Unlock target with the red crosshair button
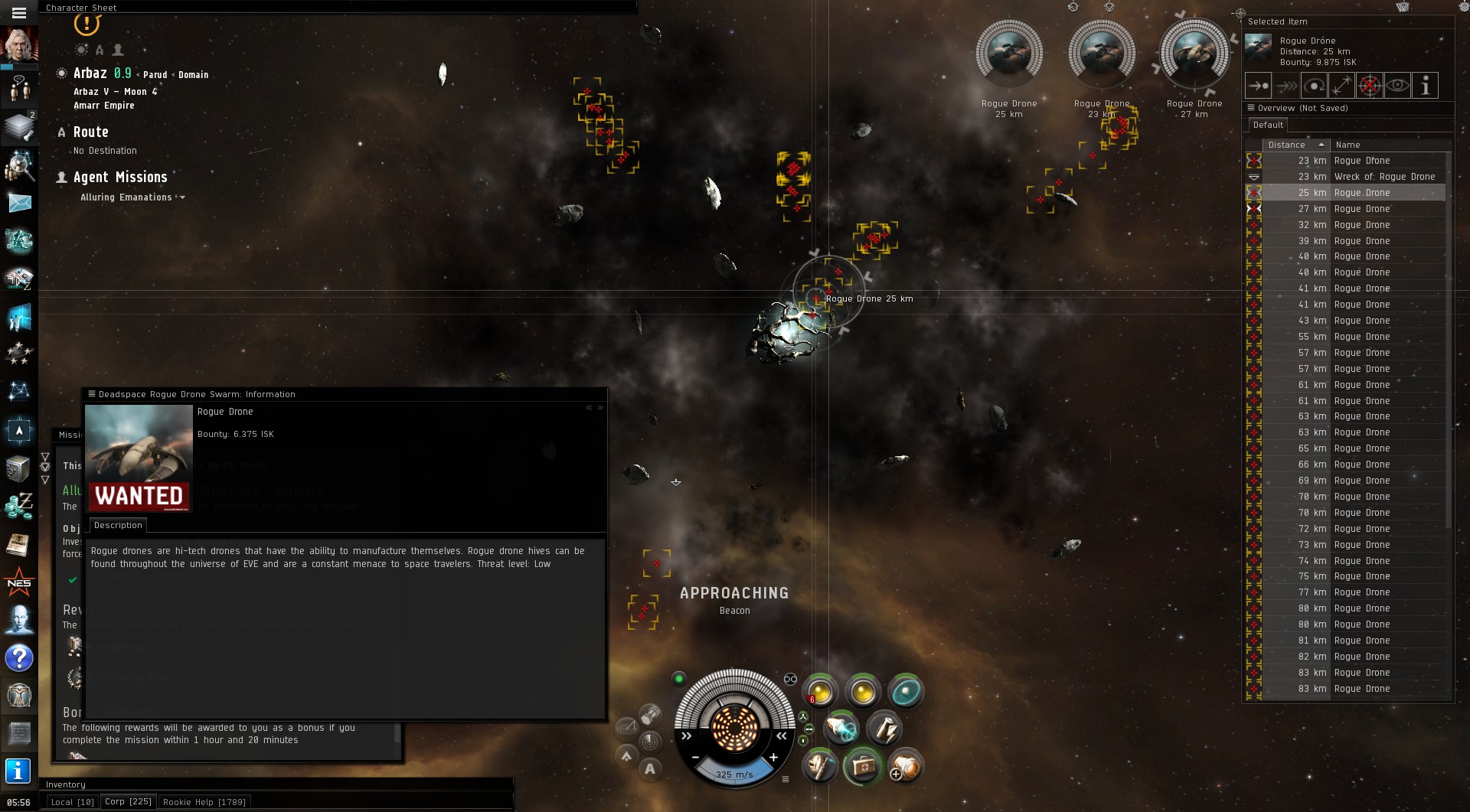This screenshot has height=812, width=1470. coord(1370,86)
